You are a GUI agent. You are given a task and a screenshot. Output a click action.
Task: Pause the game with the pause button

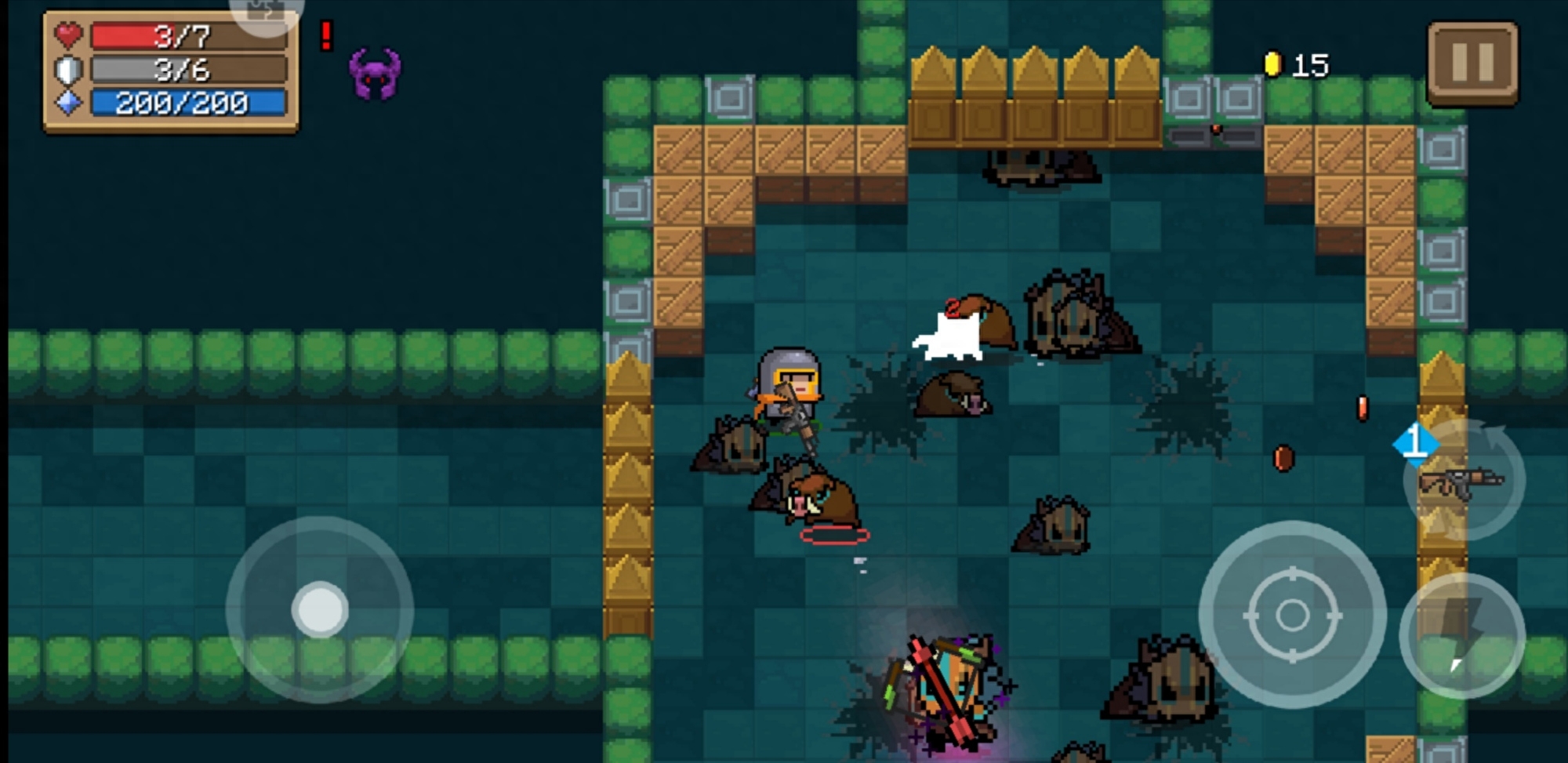(1472, 63)
